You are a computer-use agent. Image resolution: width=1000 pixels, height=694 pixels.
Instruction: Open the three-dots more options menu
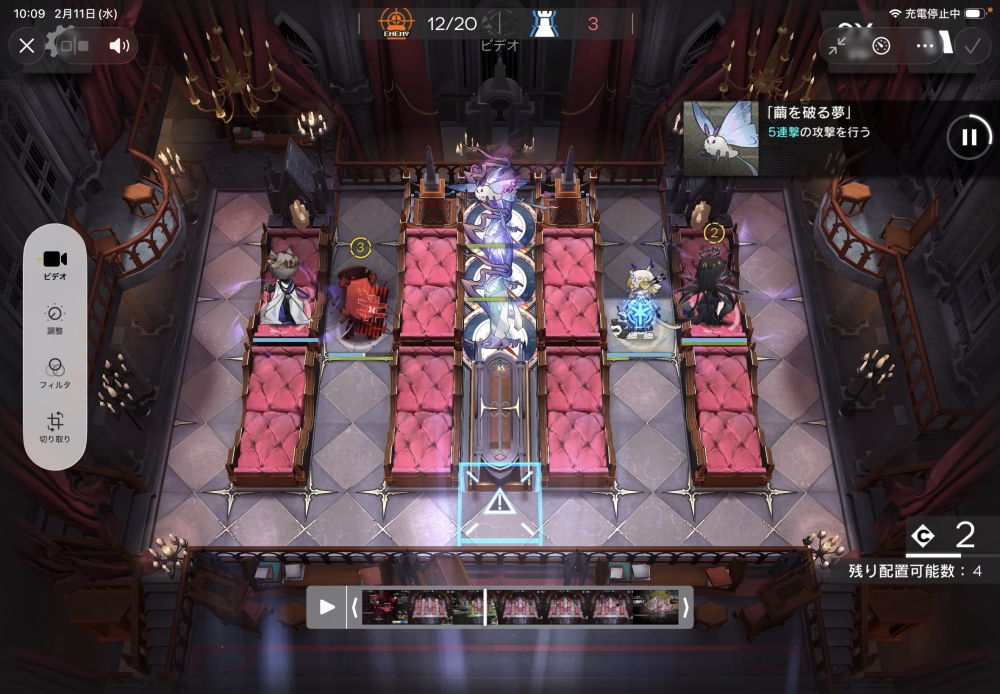point(925,45)
